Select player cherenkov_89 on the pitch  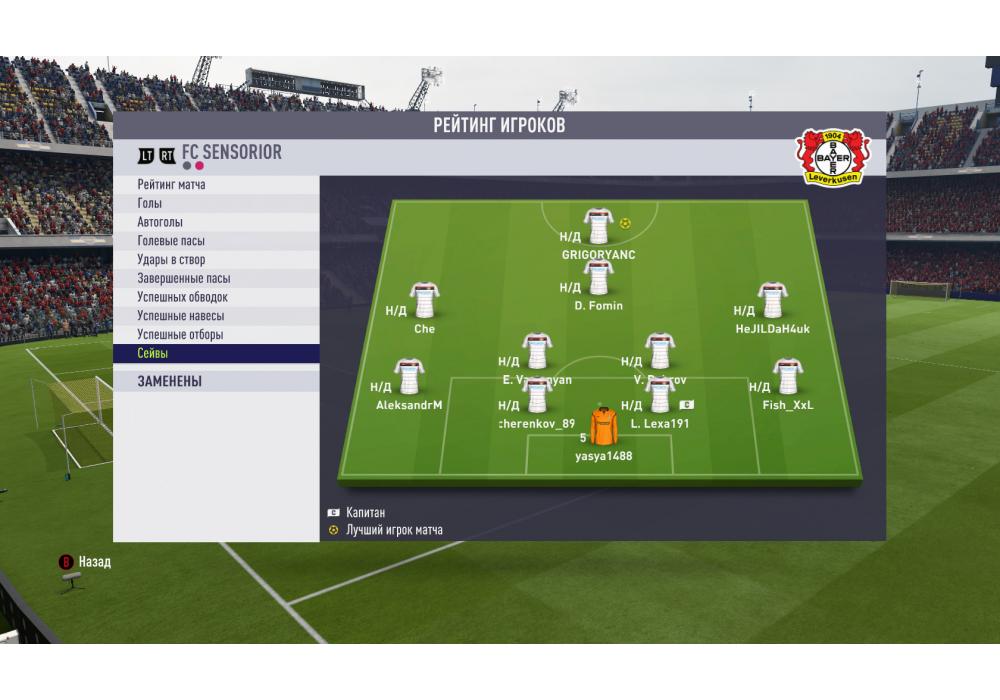click(537, 396)
